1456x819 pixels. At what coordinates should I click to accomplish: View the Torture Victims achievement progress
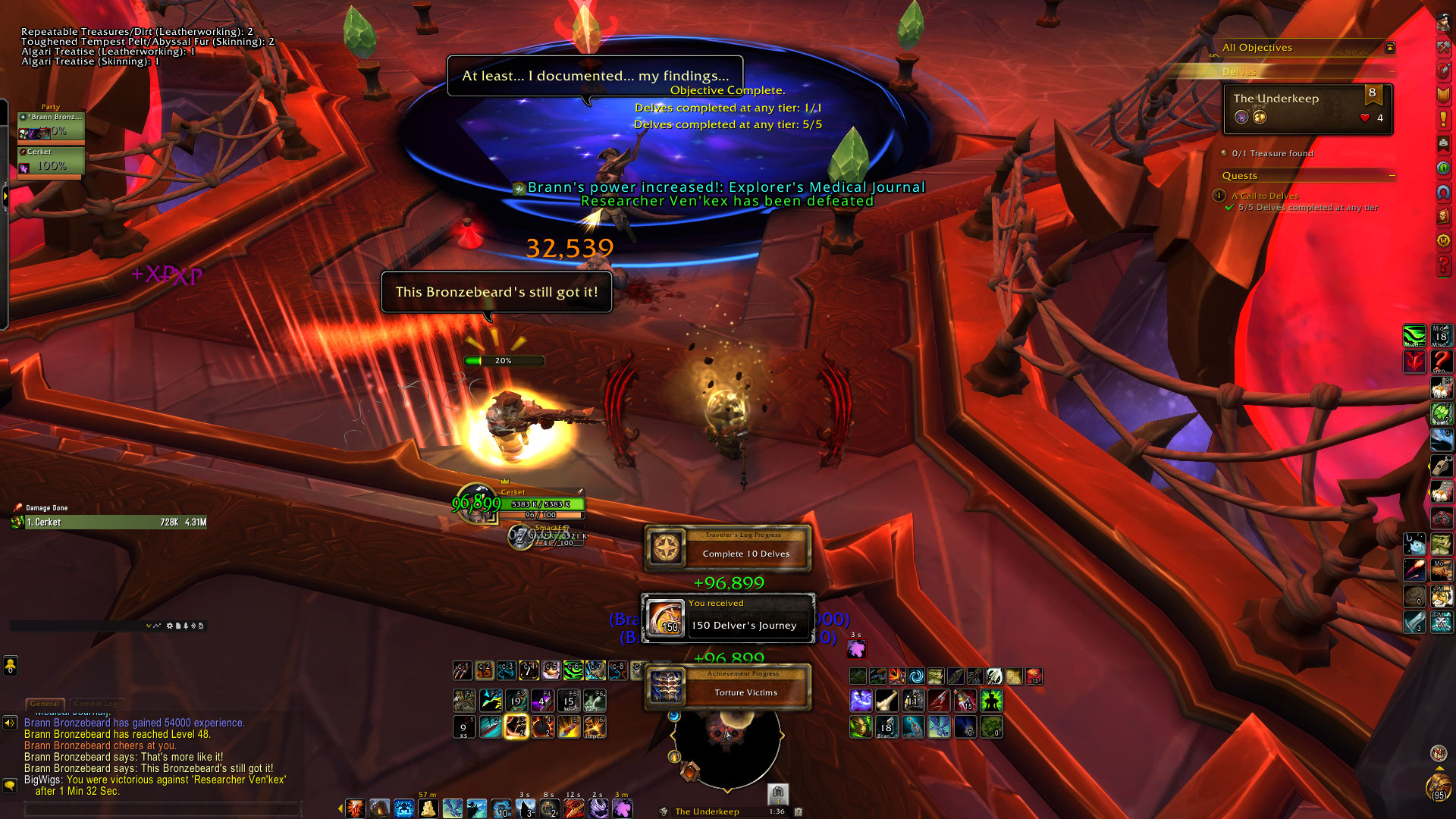pyautogui.click(x=728, y=687)
